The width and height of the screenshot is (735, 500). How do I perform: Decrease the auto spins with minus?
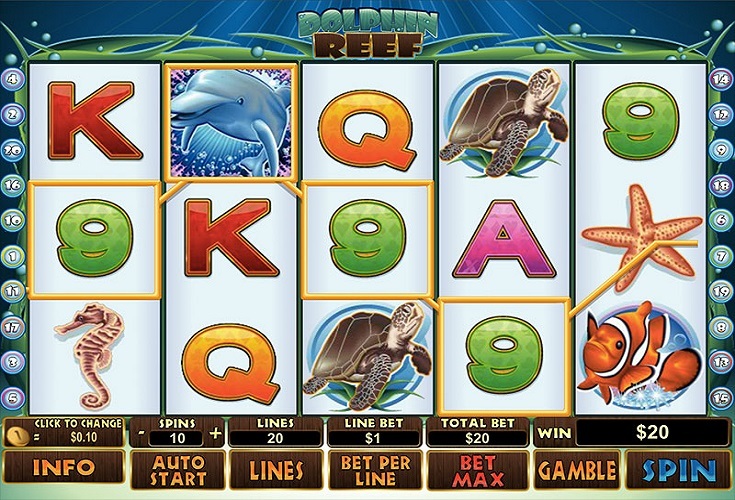coord(140,434)
